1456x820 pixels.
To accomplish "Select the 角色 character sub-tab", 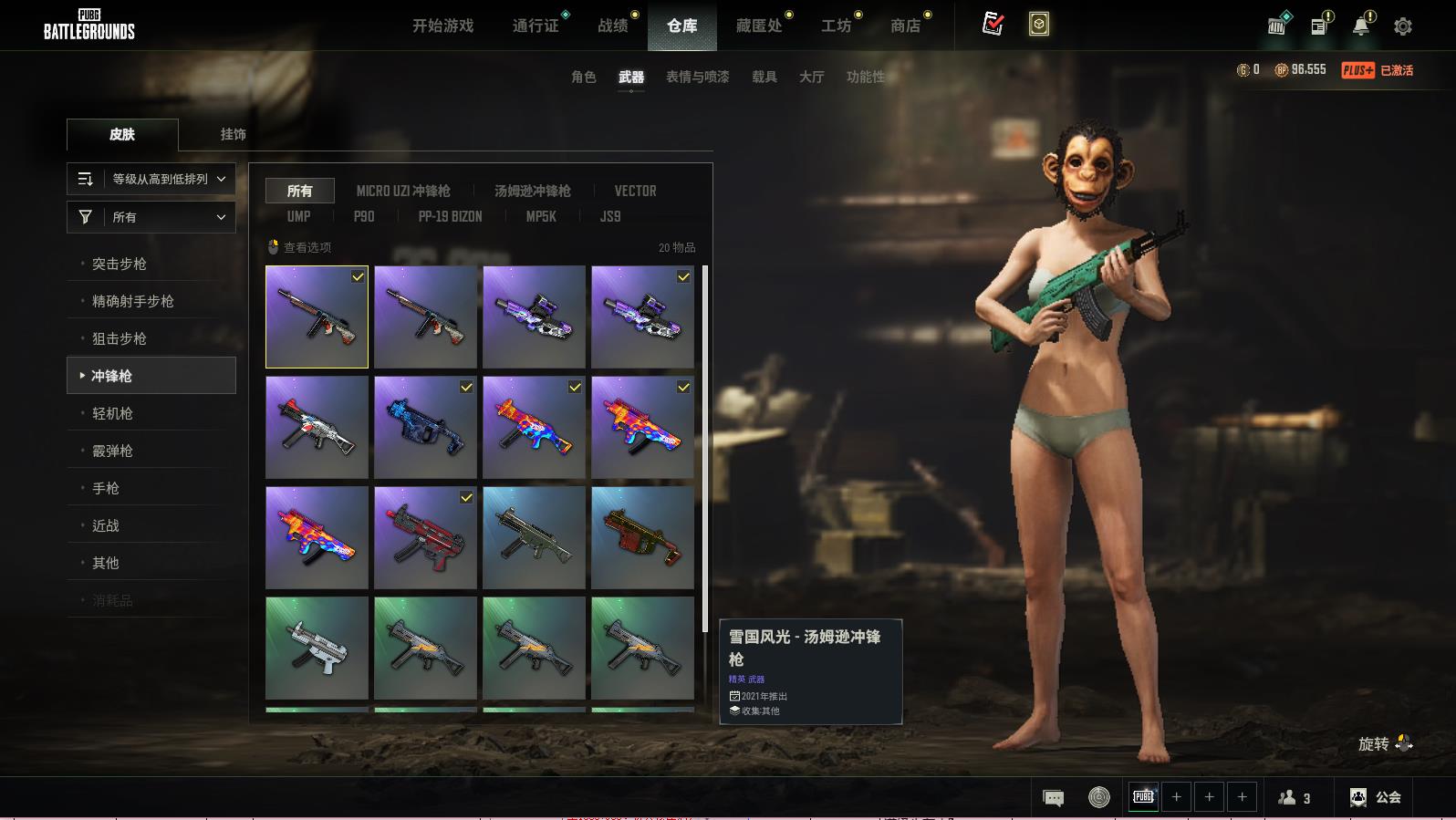I will (583, 77).
